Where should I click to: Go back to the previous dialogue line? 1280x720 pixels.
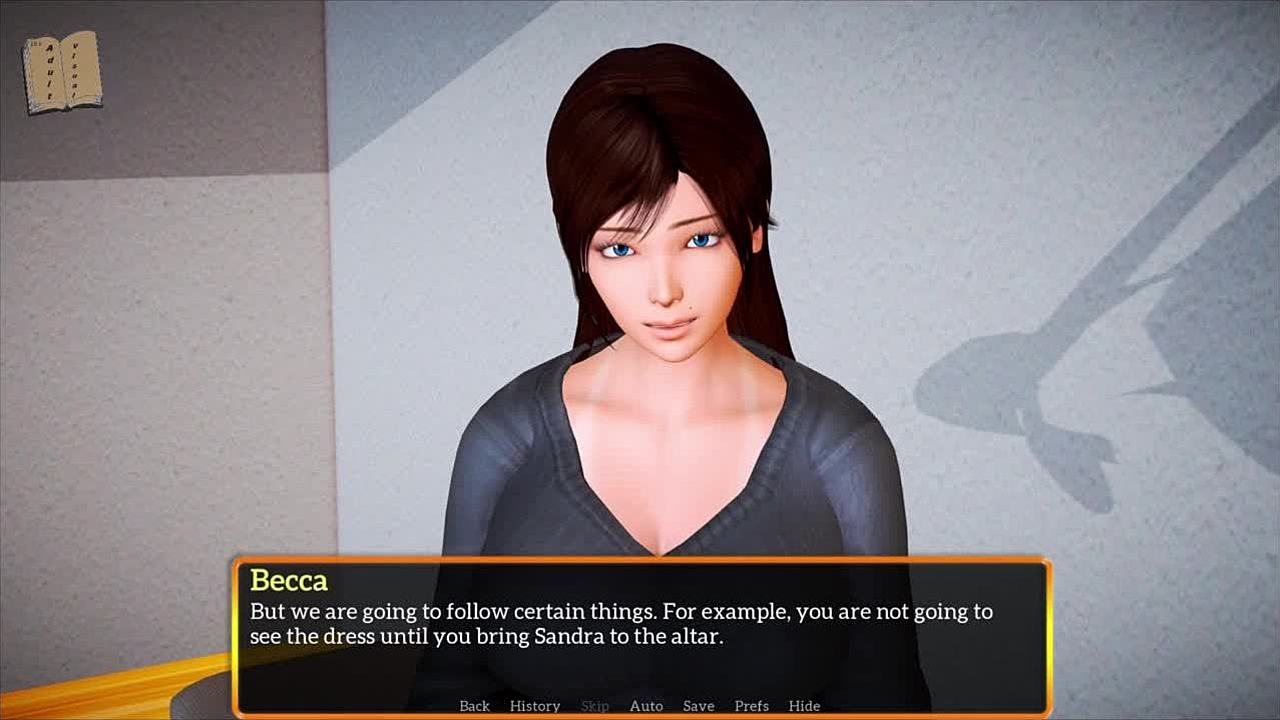(x=474, y=706)
